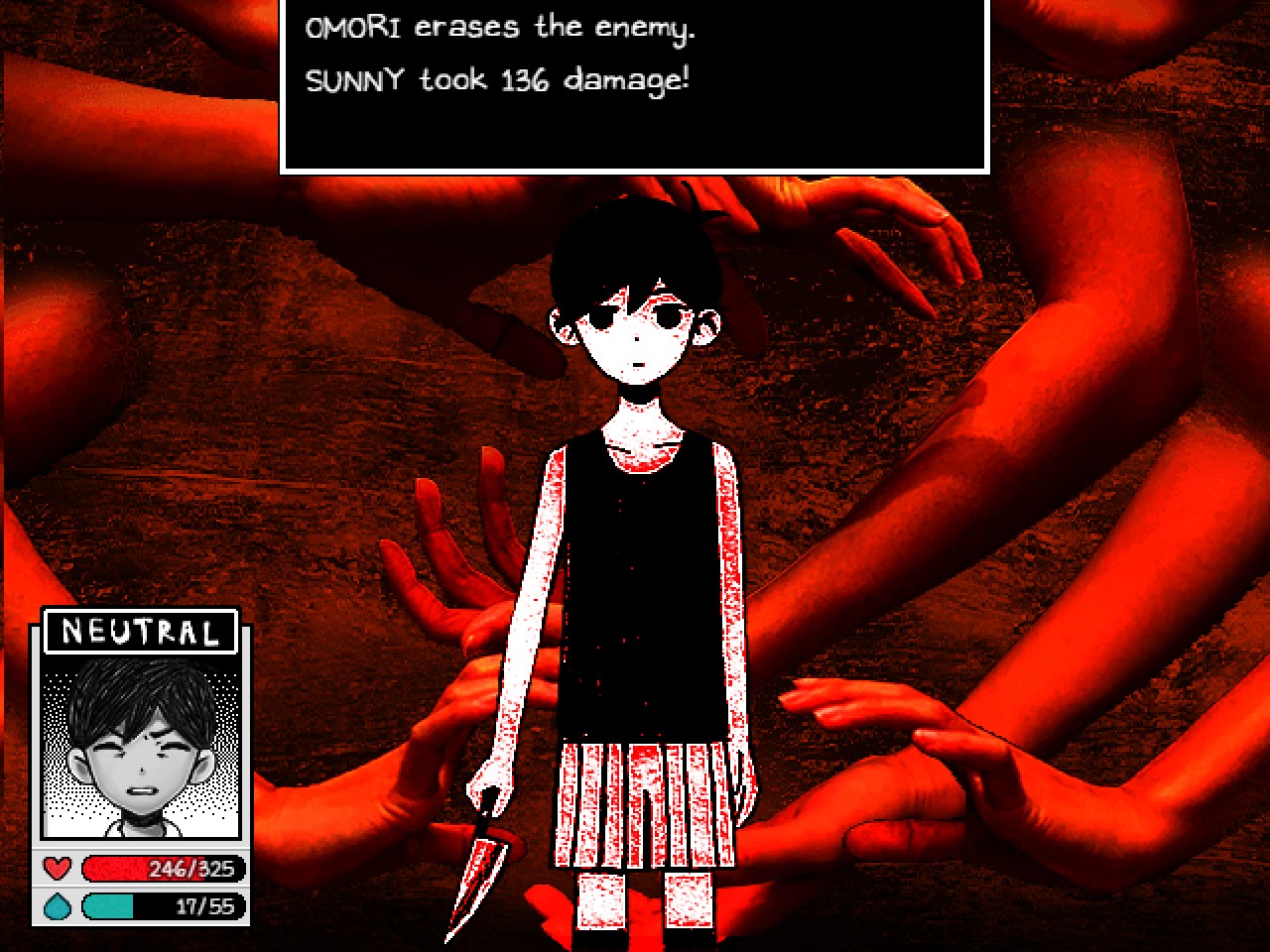This screenshot has height=952, width=1270.
Task: Click the red heart health icon
Action: tap(57, 870)
